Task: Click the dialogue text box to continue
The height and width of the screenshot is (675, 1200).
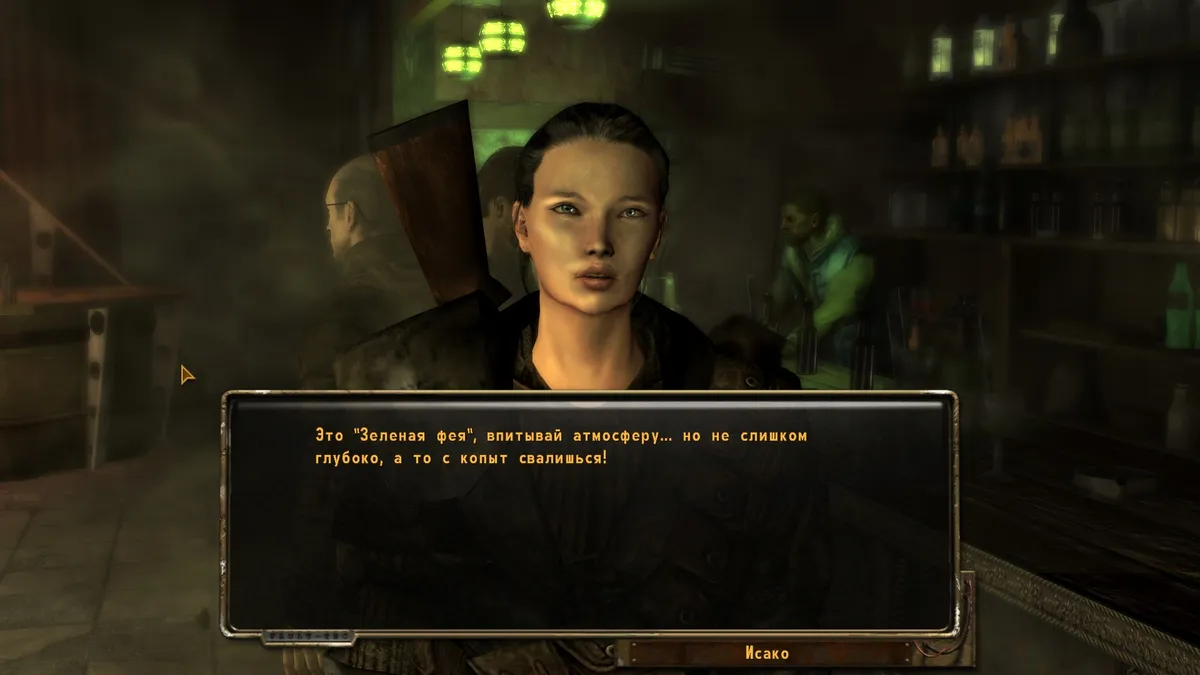Action: (588, 512)
